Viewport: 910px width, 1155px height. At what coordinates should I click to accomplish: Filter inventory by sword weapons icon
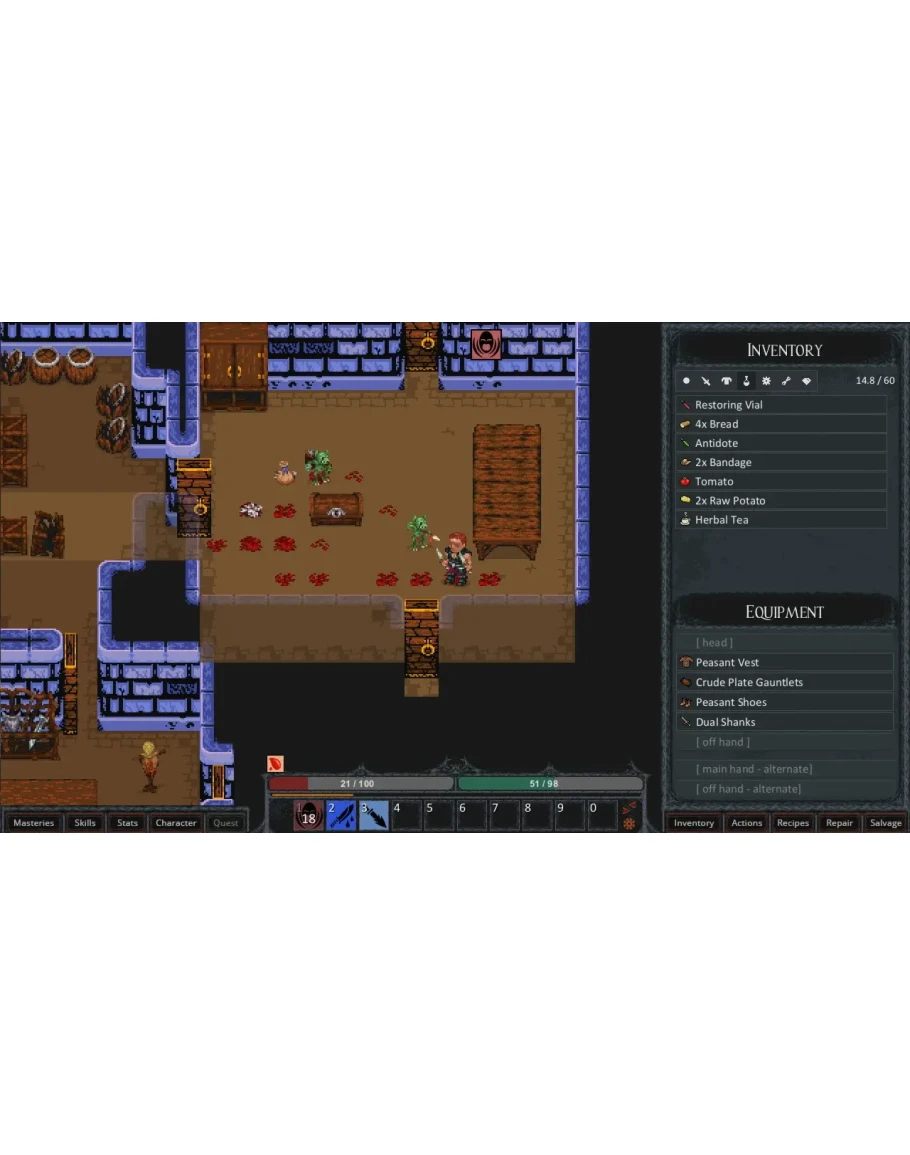coord(706,381)
